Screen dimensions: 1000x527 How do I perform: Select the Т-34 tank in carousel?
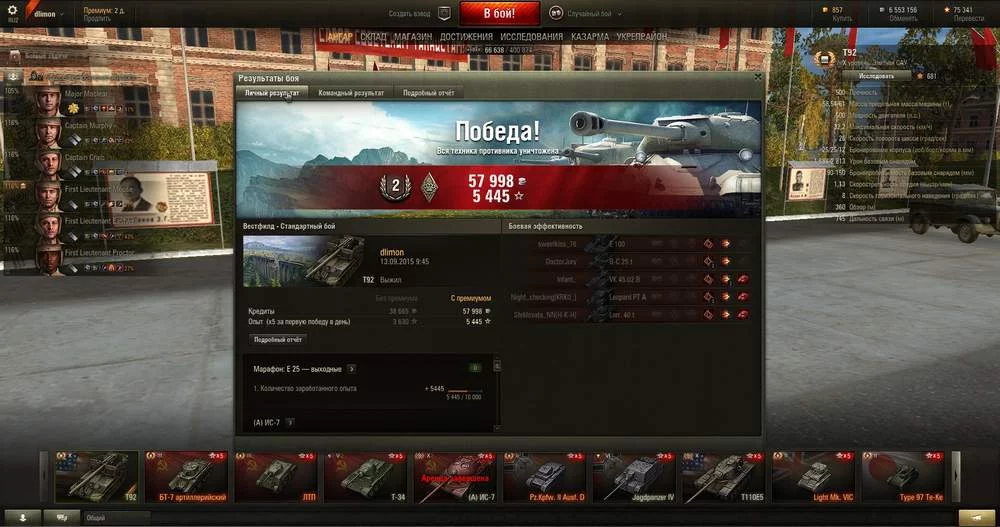[x=370, y=477]
